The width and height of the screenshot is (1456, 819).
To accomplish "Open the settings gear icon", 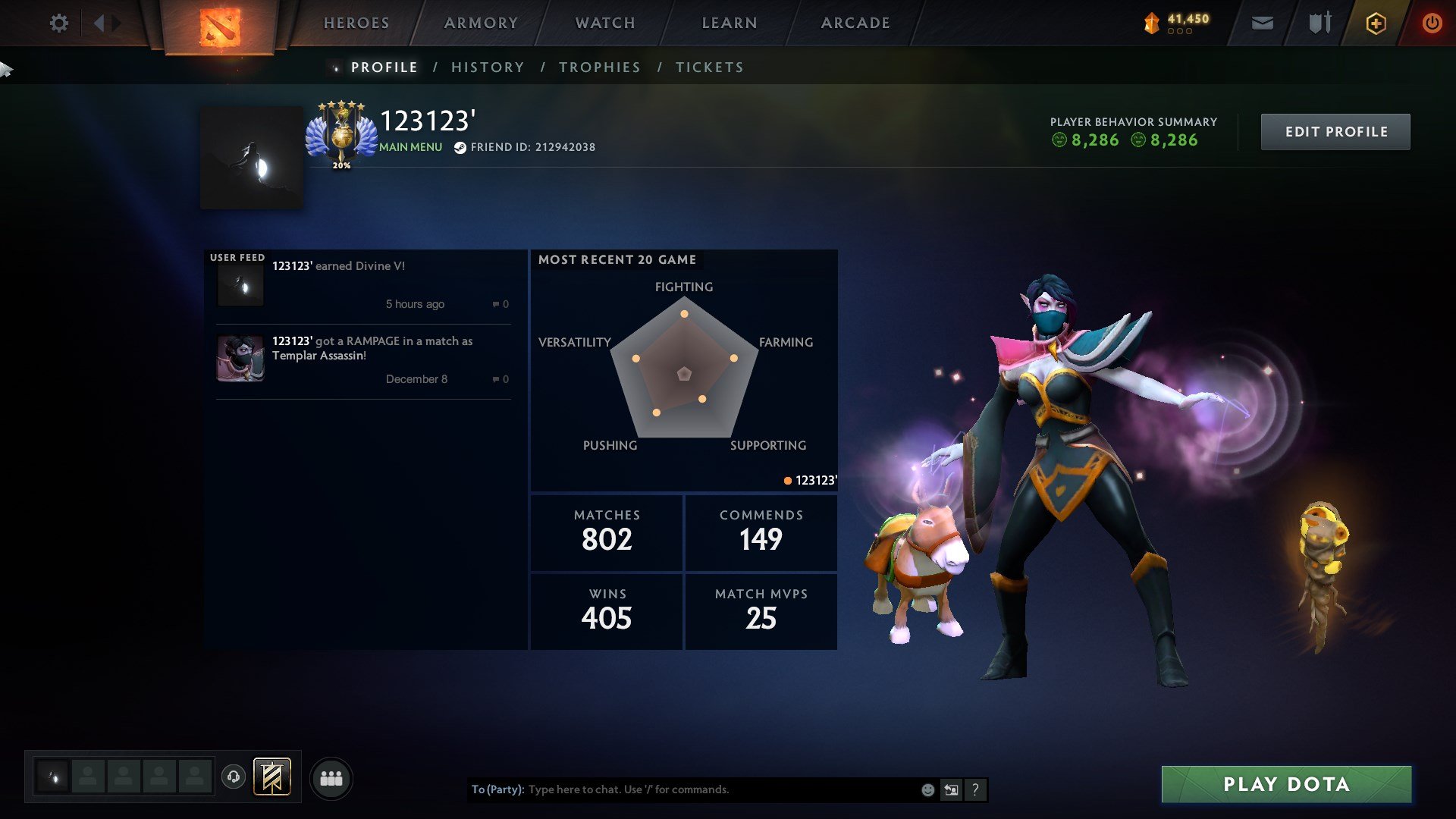I will [58, 24].
